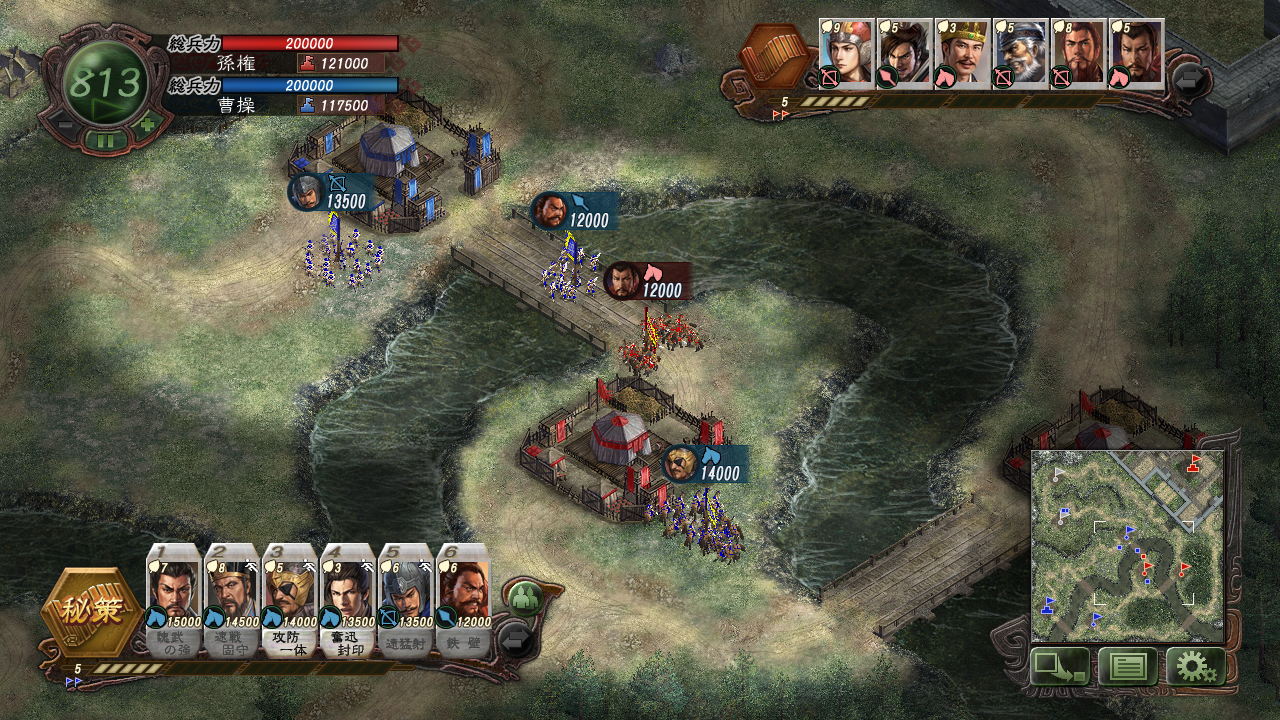Select the red-helmeted enemy officer portrait
Screen dimensions: 1280x720
846,54
